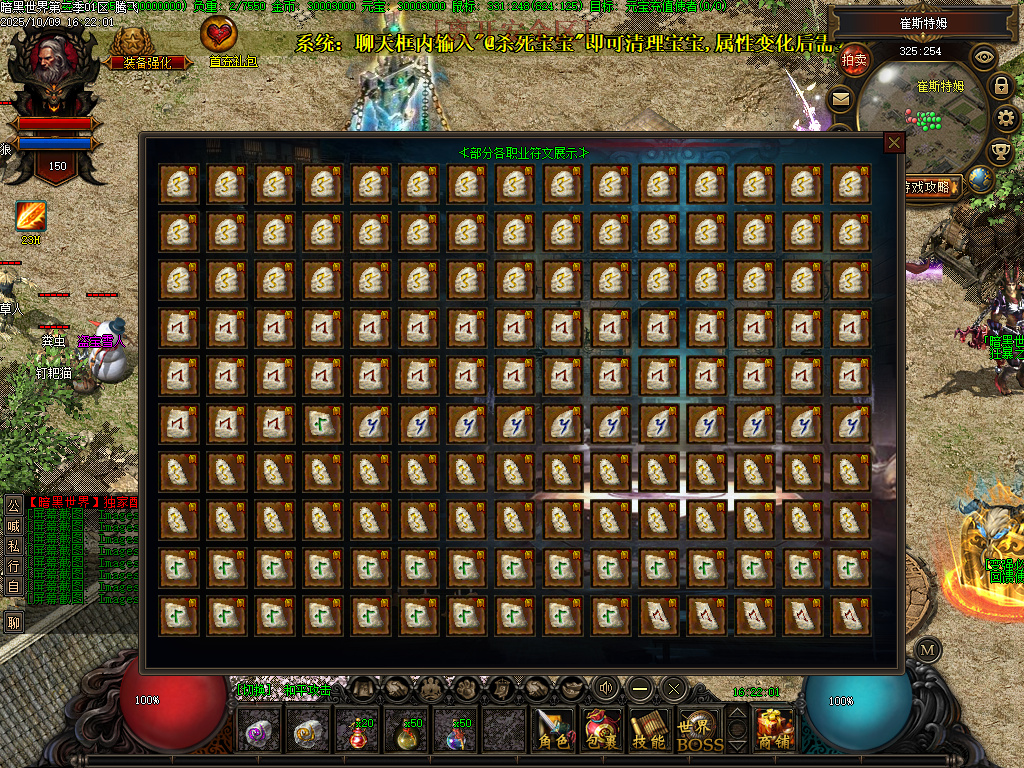Viewport: 1024px width, 768px height.
Task: Open the 商铺 shop
Action: point(774,730)
